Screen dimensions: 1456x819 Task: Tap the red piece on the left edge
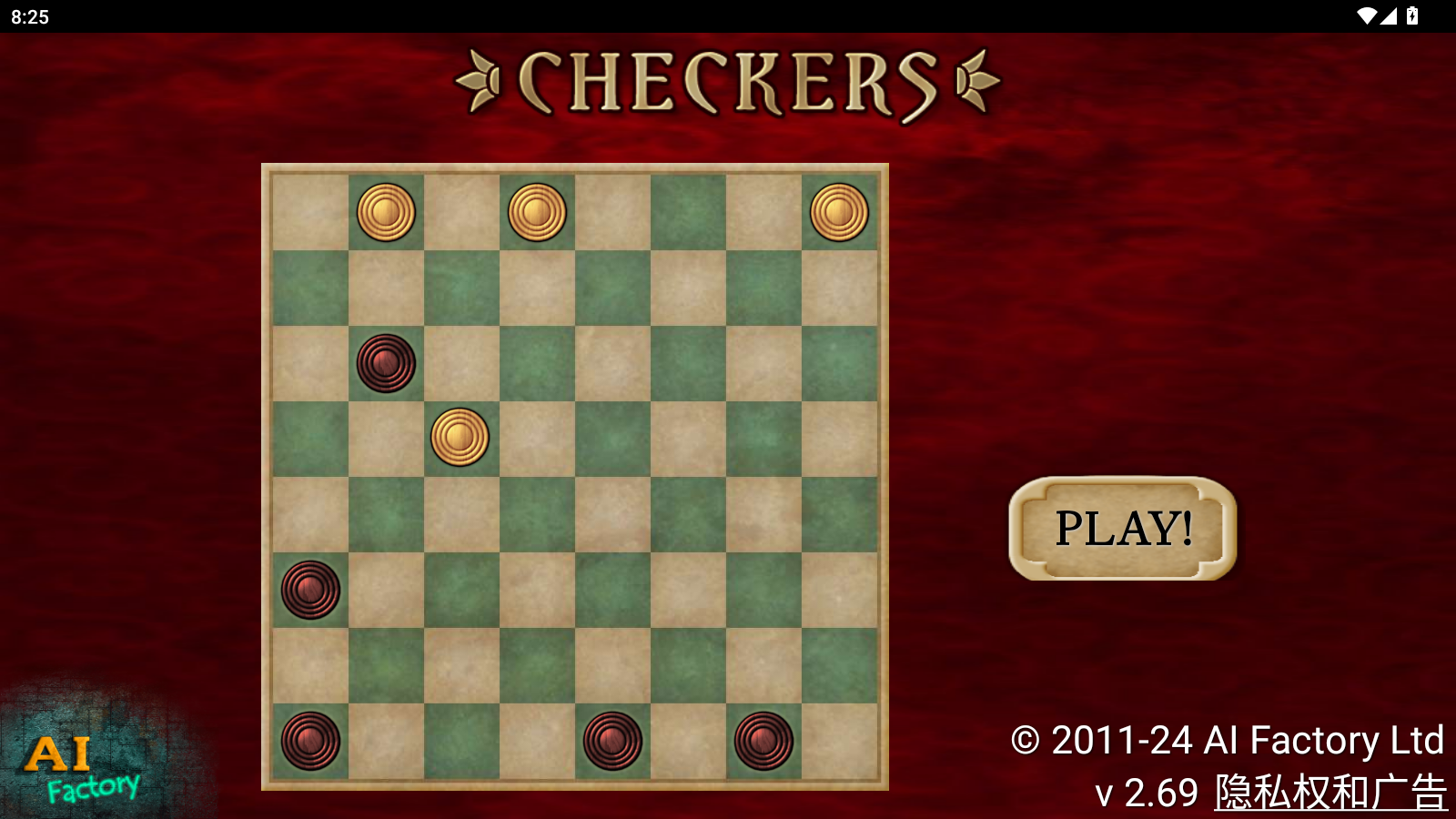[309, 590]
